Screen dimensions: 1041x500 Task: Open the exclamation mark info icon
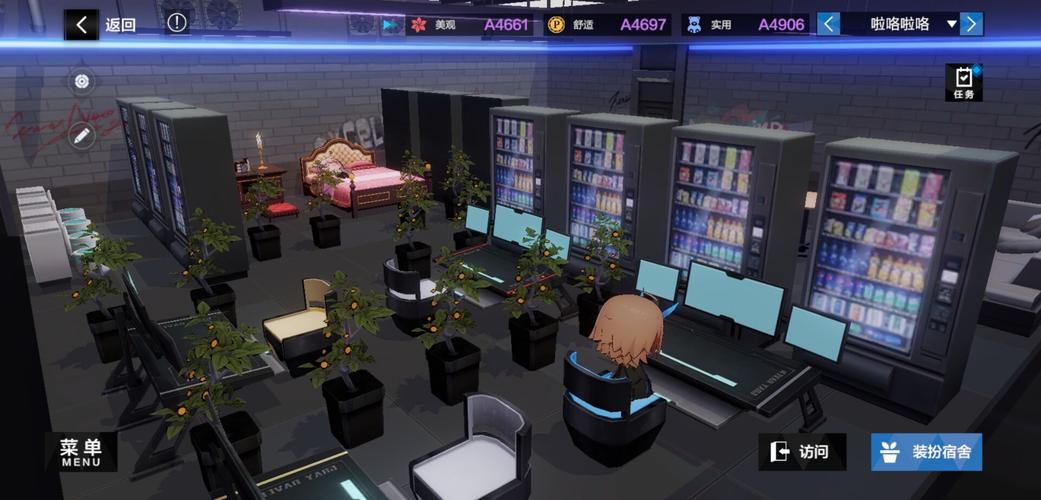coord(177,23)
